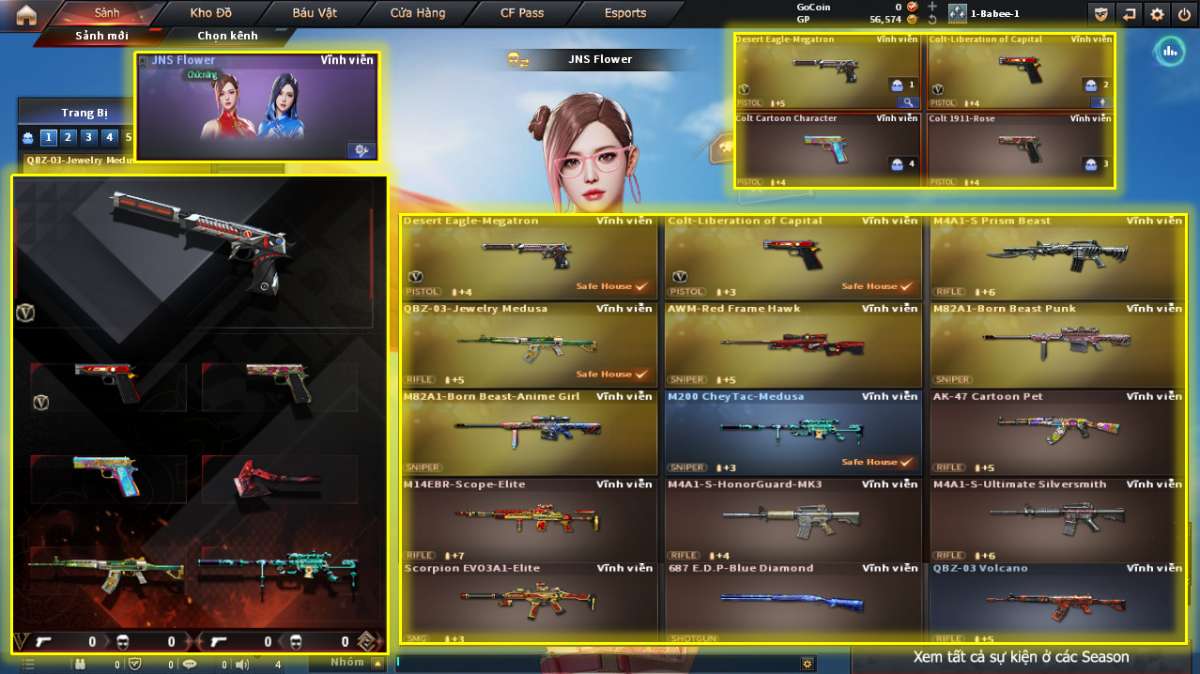The width and height of the screenshot is (1200, 674).
Task: Select the AK-47 Cartoon Pet rifle
Action: point(1056,433)
